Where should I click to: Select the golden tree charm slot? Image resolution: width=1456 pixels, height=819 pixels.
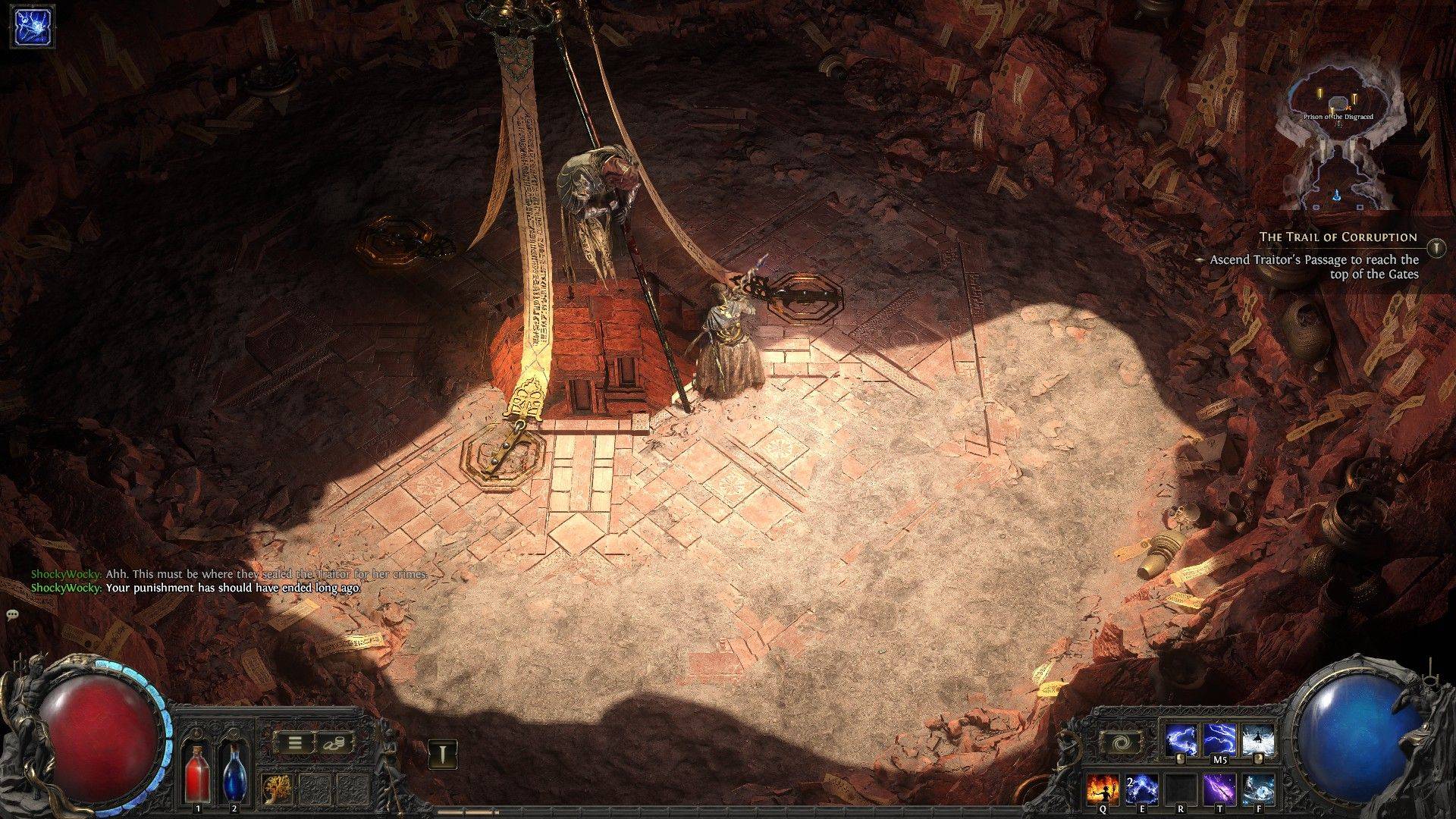pos(276,789)
